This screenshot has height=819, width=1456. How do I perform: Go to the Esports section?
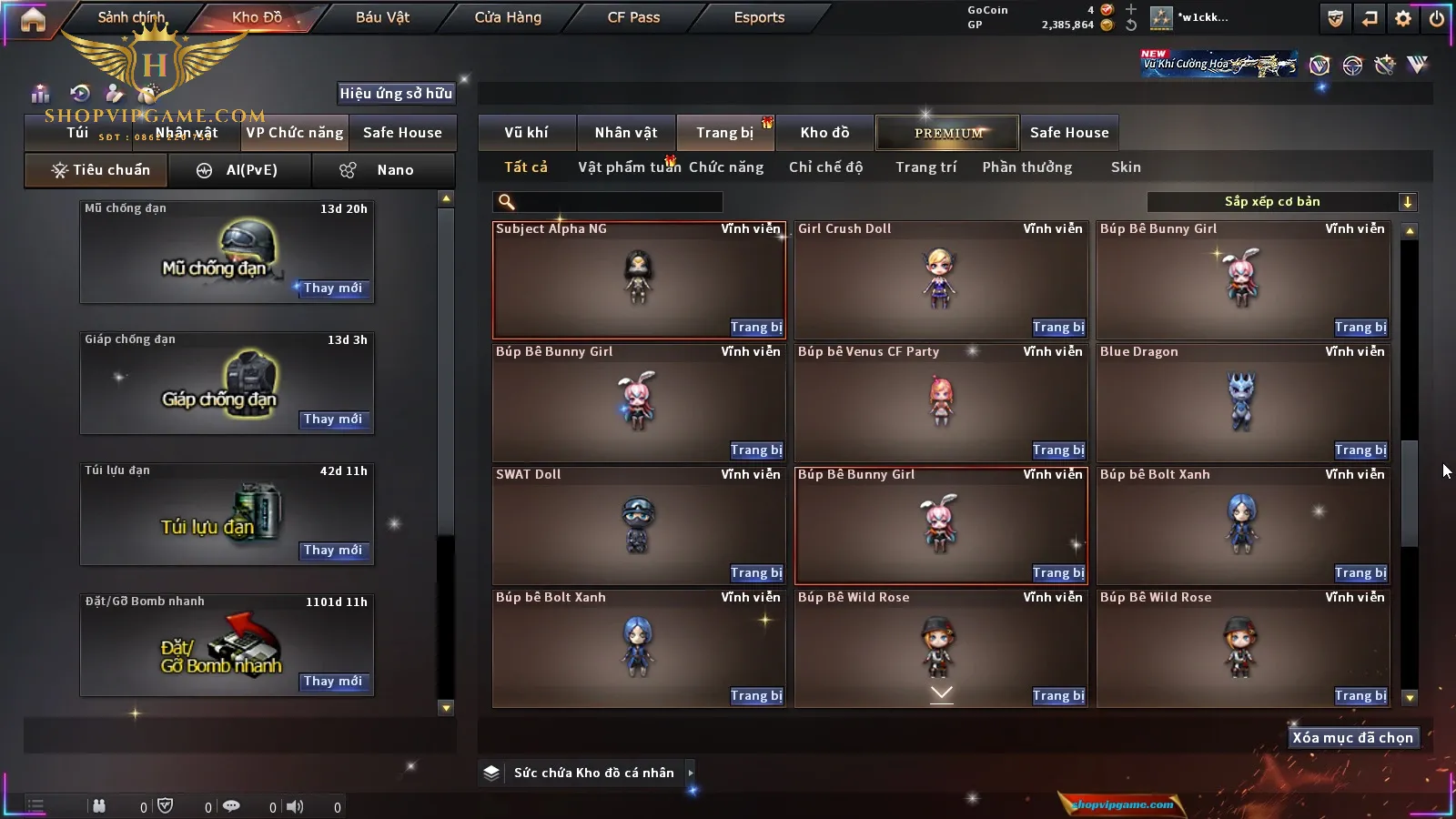[759, 17]
